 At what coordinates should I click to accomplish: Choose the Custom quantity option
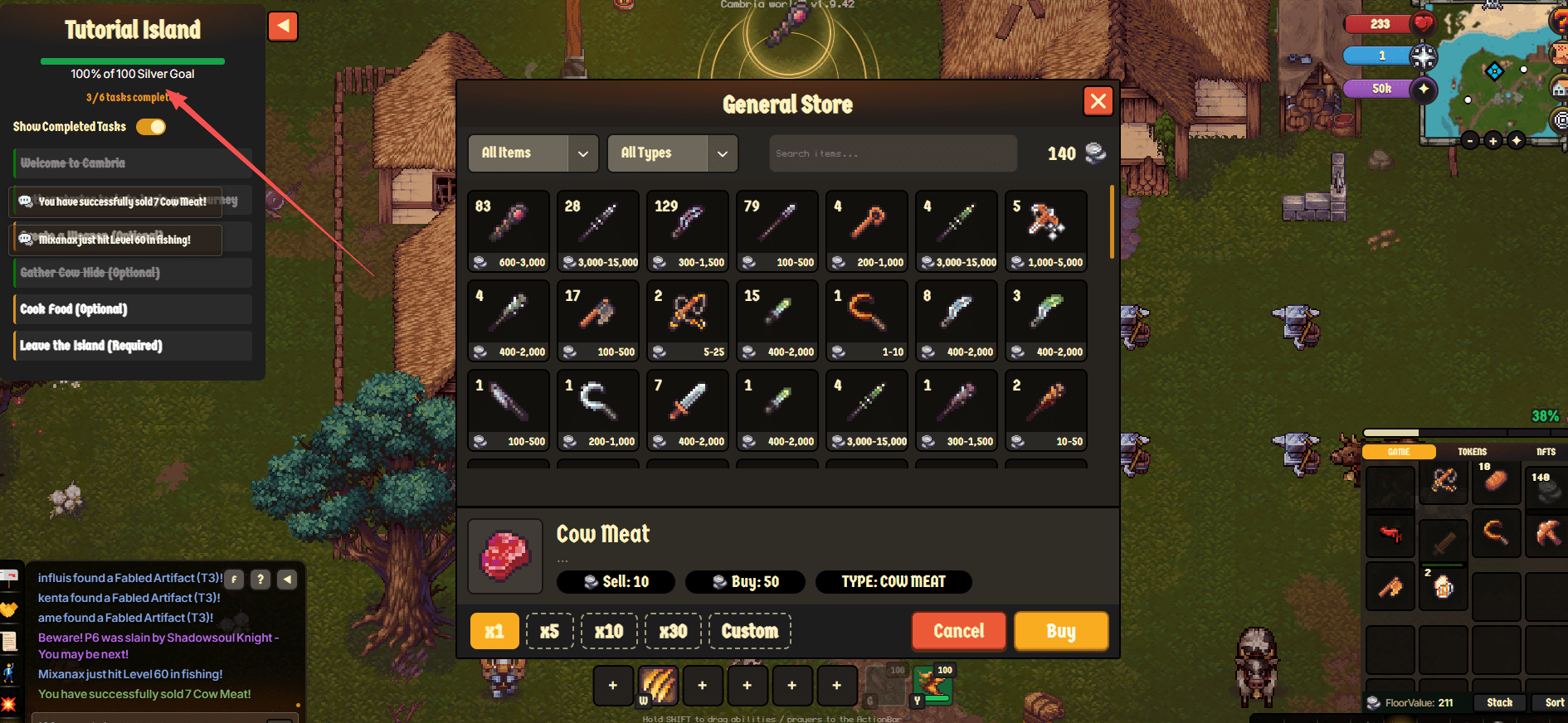pyautogui.click(x=749, y=631)
